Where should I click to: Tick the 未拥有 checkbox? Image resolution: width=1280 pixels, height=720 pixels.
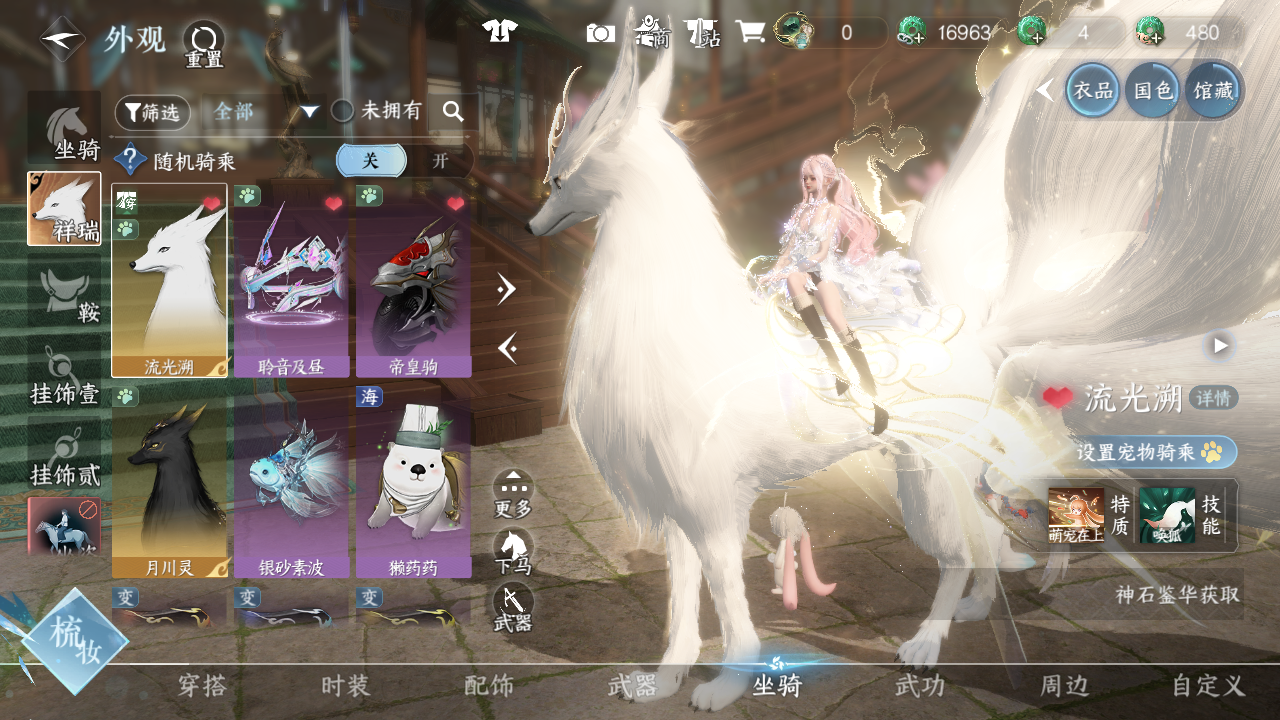point(343,111)
